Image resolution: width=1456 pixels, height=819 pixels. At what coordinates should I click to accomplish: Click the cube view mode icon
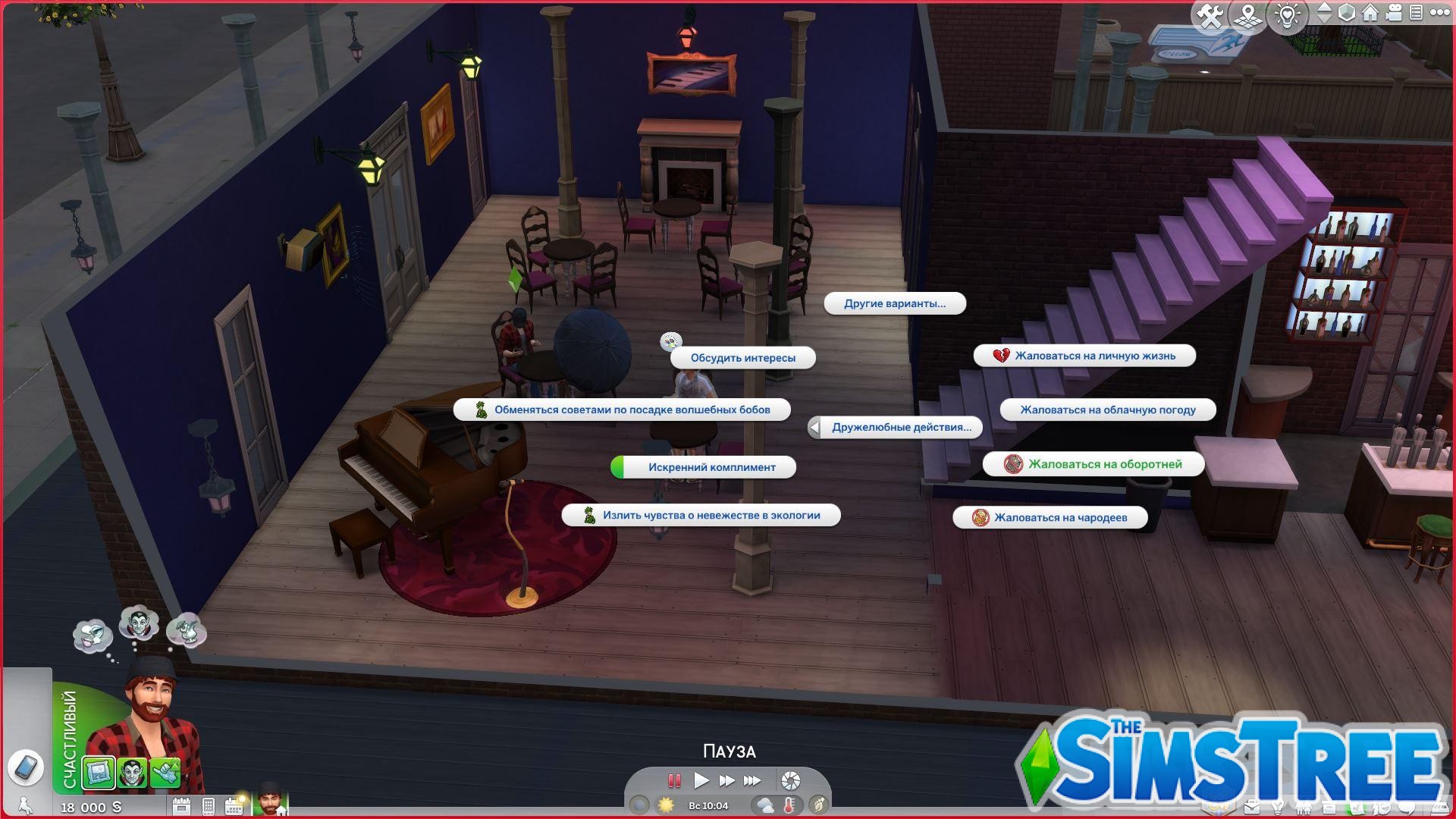tap(1347, 13)
